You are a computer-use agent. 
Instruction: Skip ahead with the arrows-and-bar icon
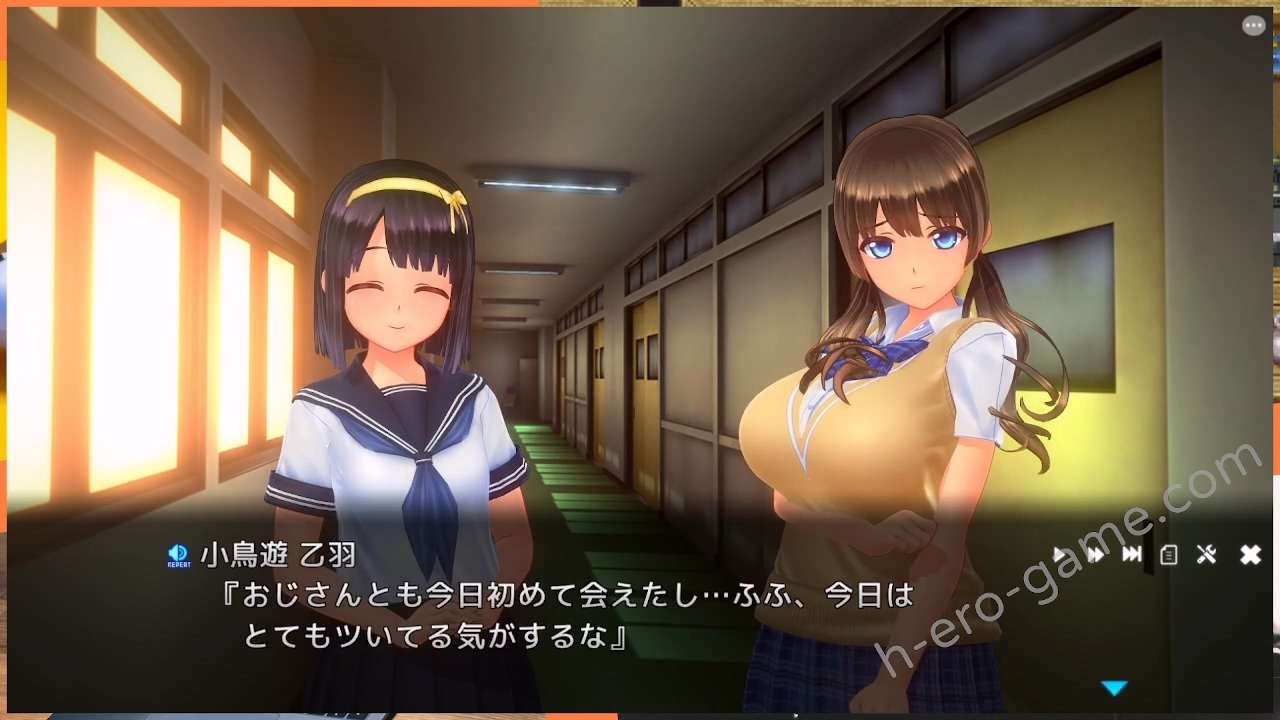point(1132,554)
